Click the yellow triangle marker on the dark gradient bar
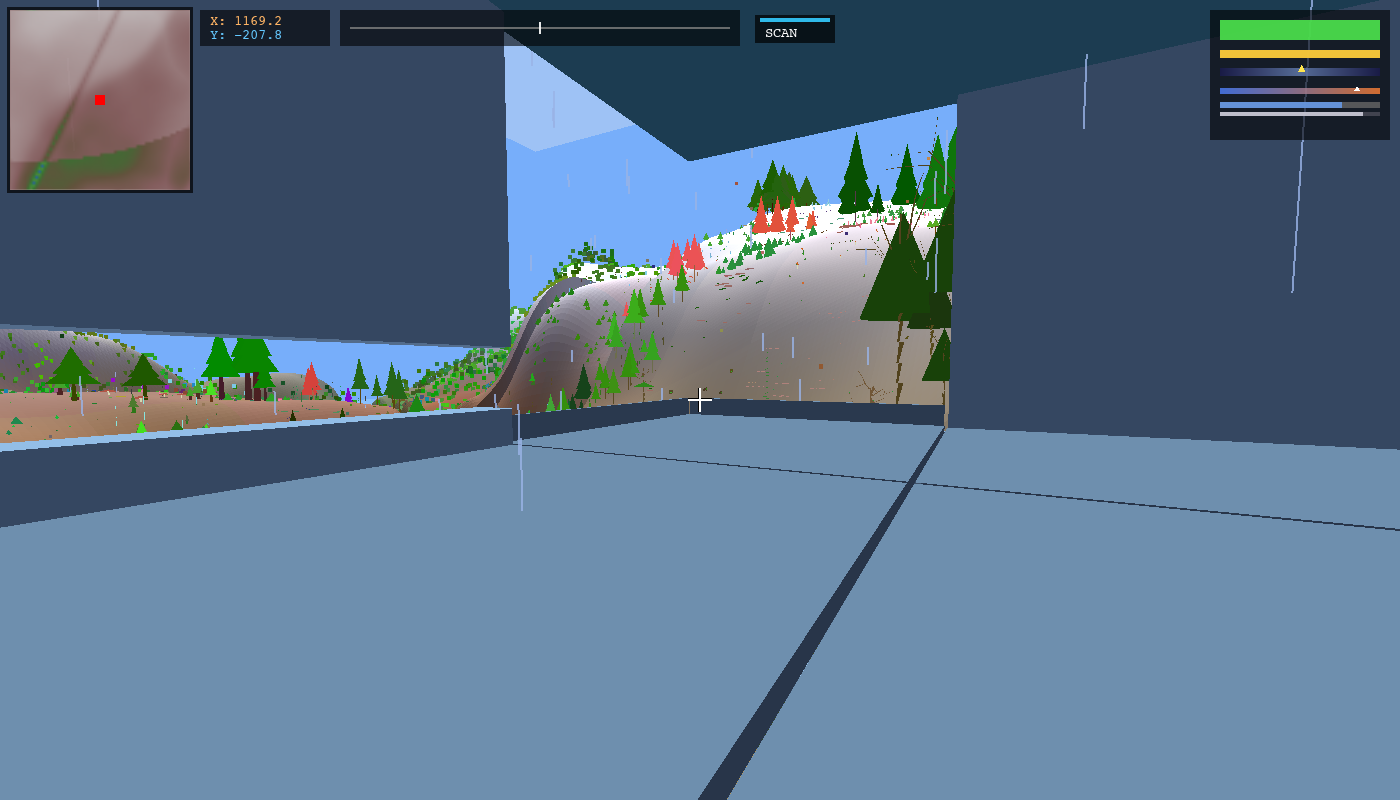Screen dimensions: 1400x800 pos(1301,69)
